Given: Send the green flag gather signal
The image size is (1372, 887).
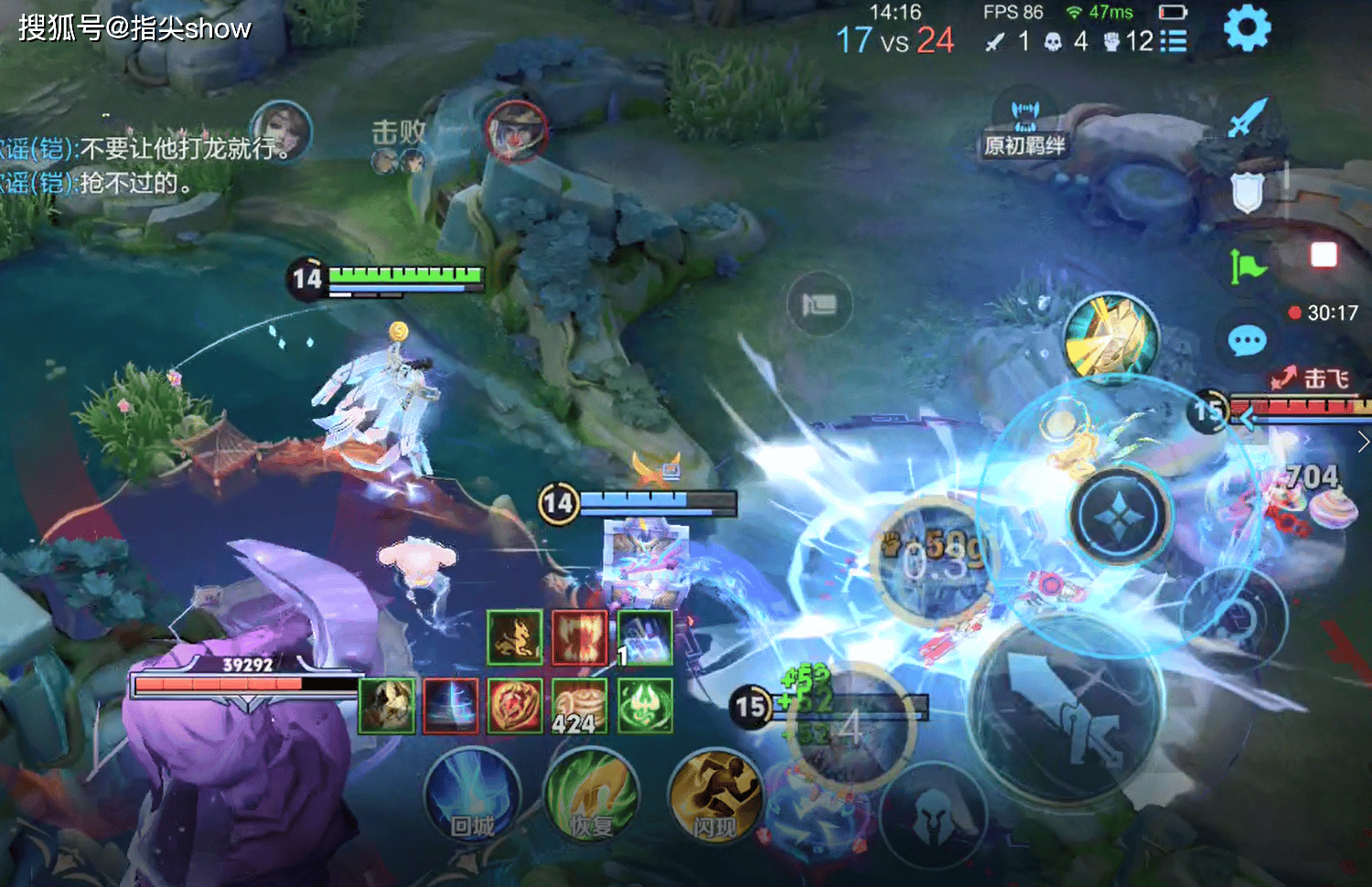Looking at the screenshot, I should [x=1247, y=266].
